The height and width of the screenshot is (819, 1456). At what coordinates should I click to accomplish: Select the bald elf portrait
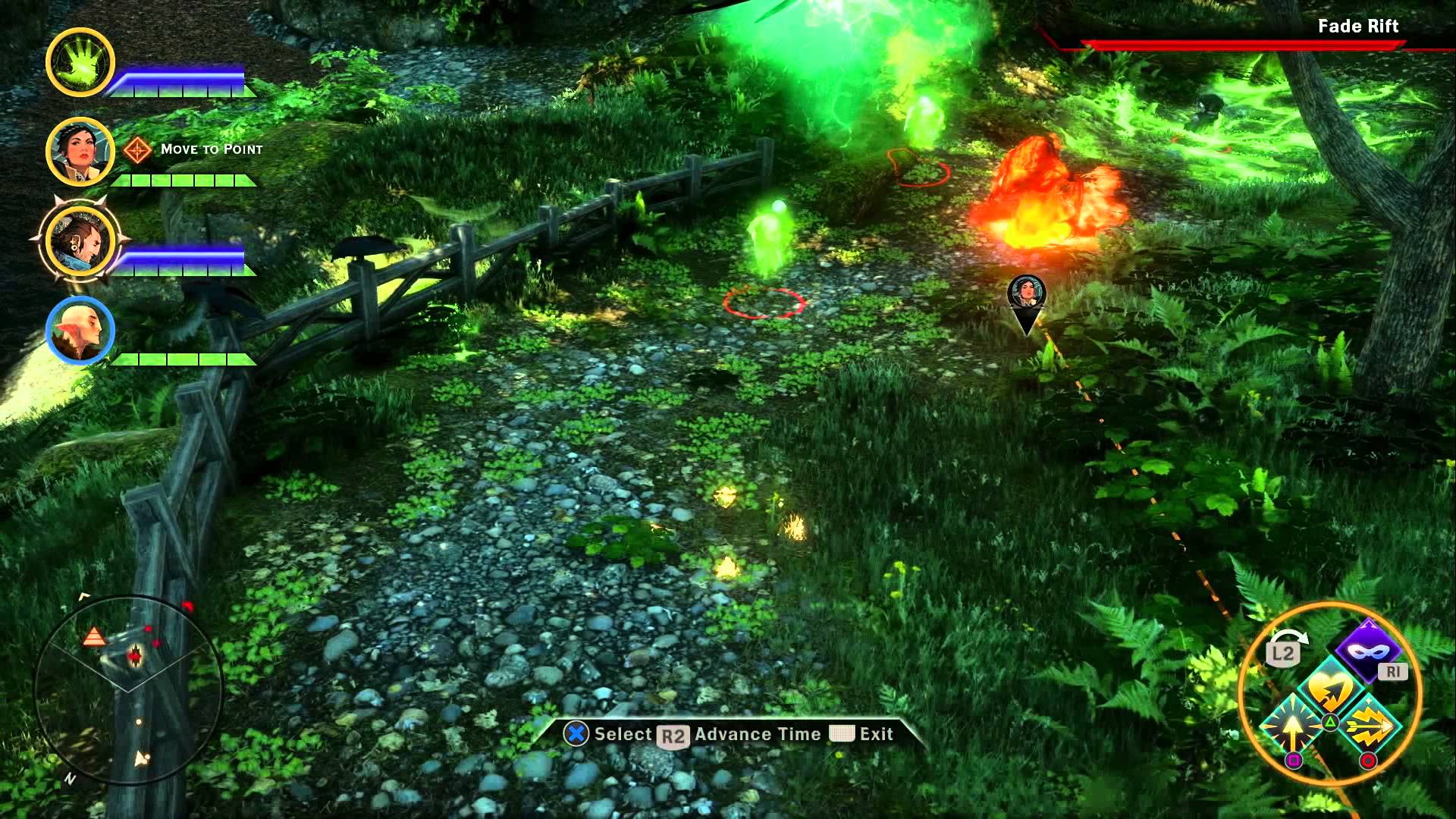[80, 331]
